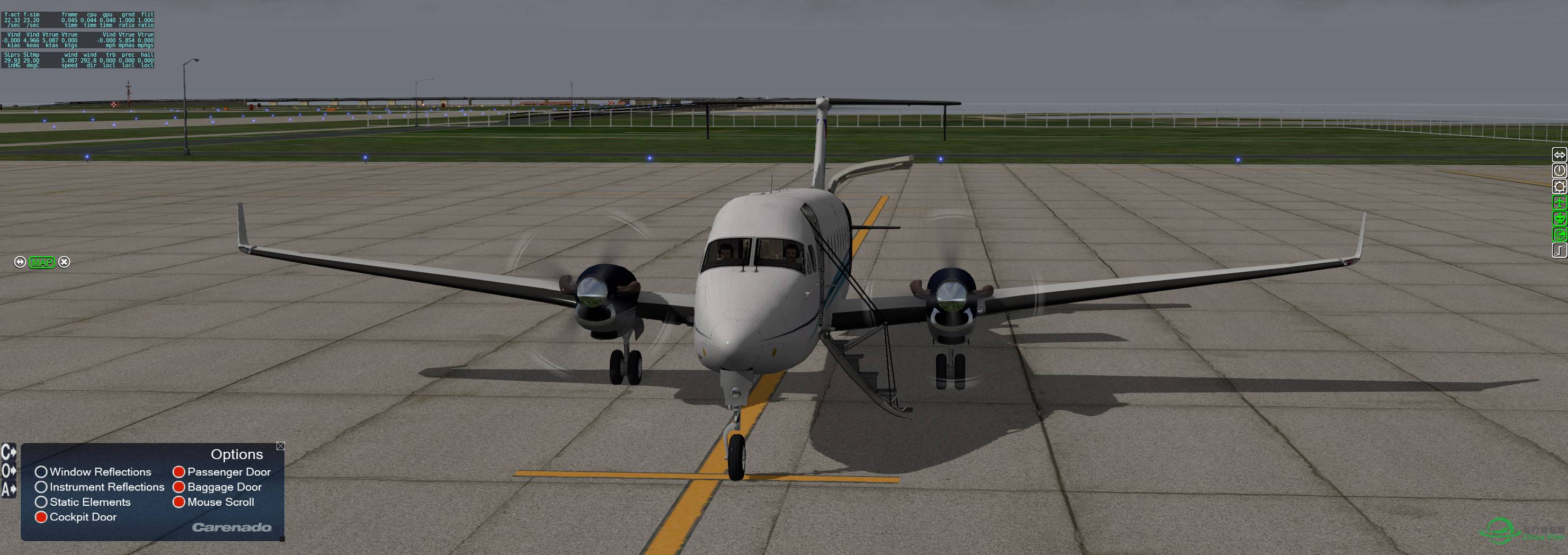The width and height of the screenshot is (1568, 555).
Task: Close the Carenado Options panel
Action: (x=281, y=446)
